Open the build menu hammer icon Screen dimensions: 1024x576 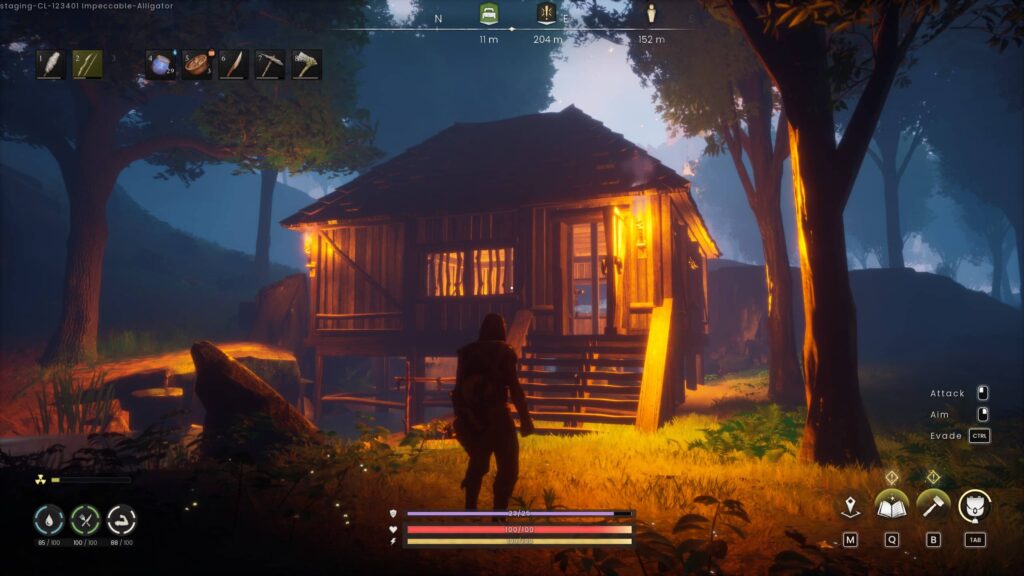[933, 506]
